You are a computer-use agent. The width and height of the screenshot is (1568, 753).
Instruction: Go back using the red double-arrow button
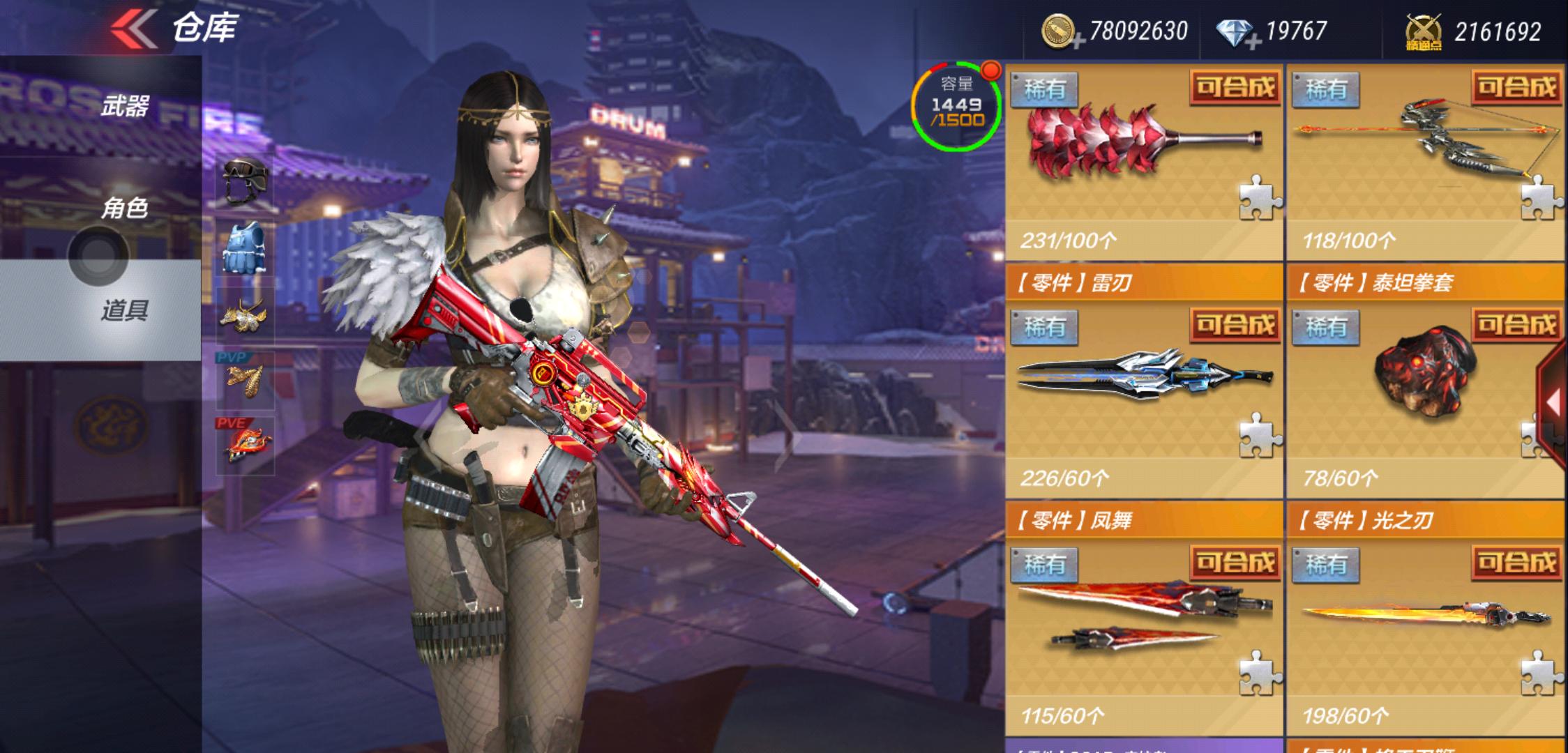[x=134, y=29]
